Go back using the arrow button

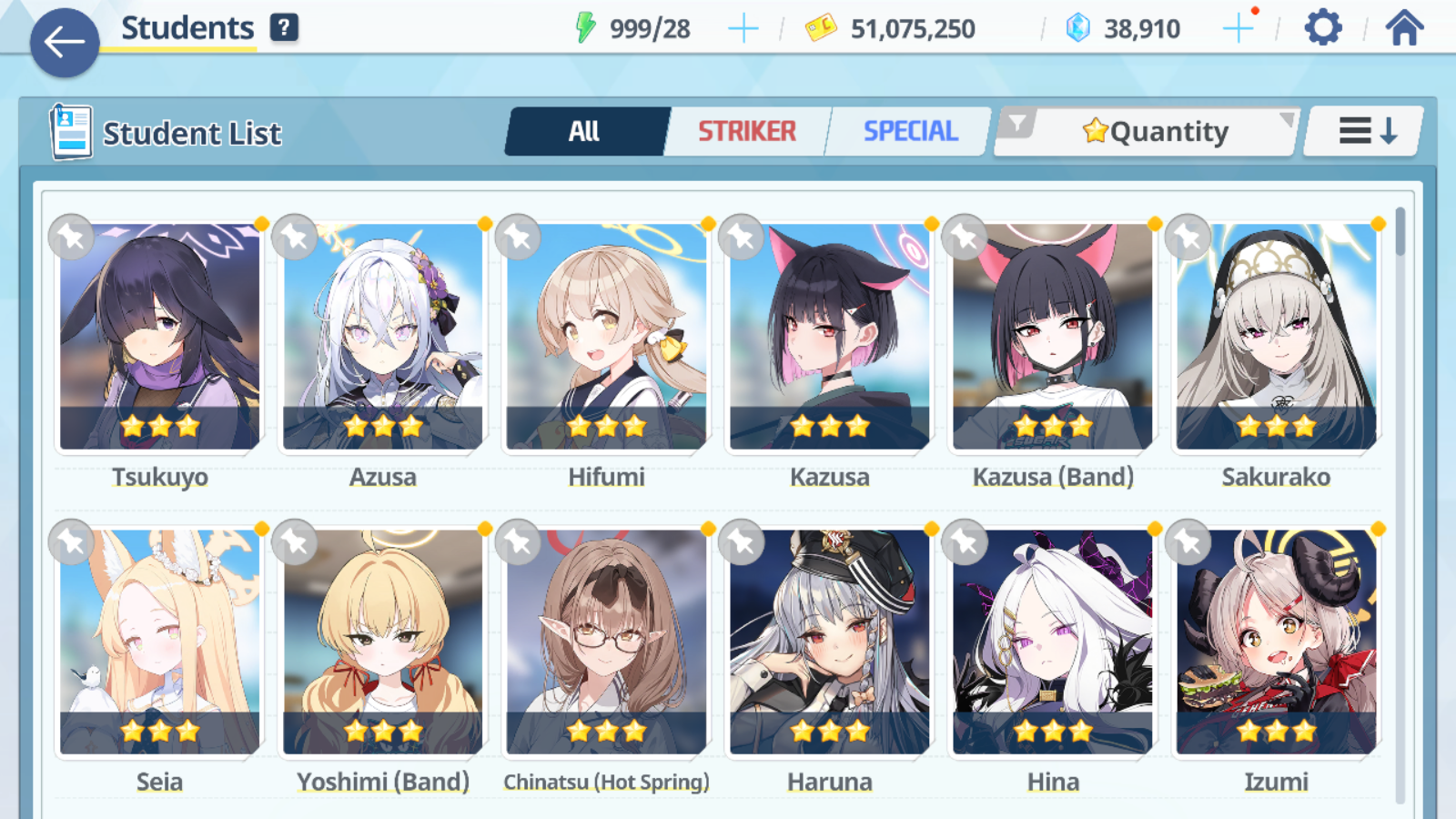click(64, 42)
